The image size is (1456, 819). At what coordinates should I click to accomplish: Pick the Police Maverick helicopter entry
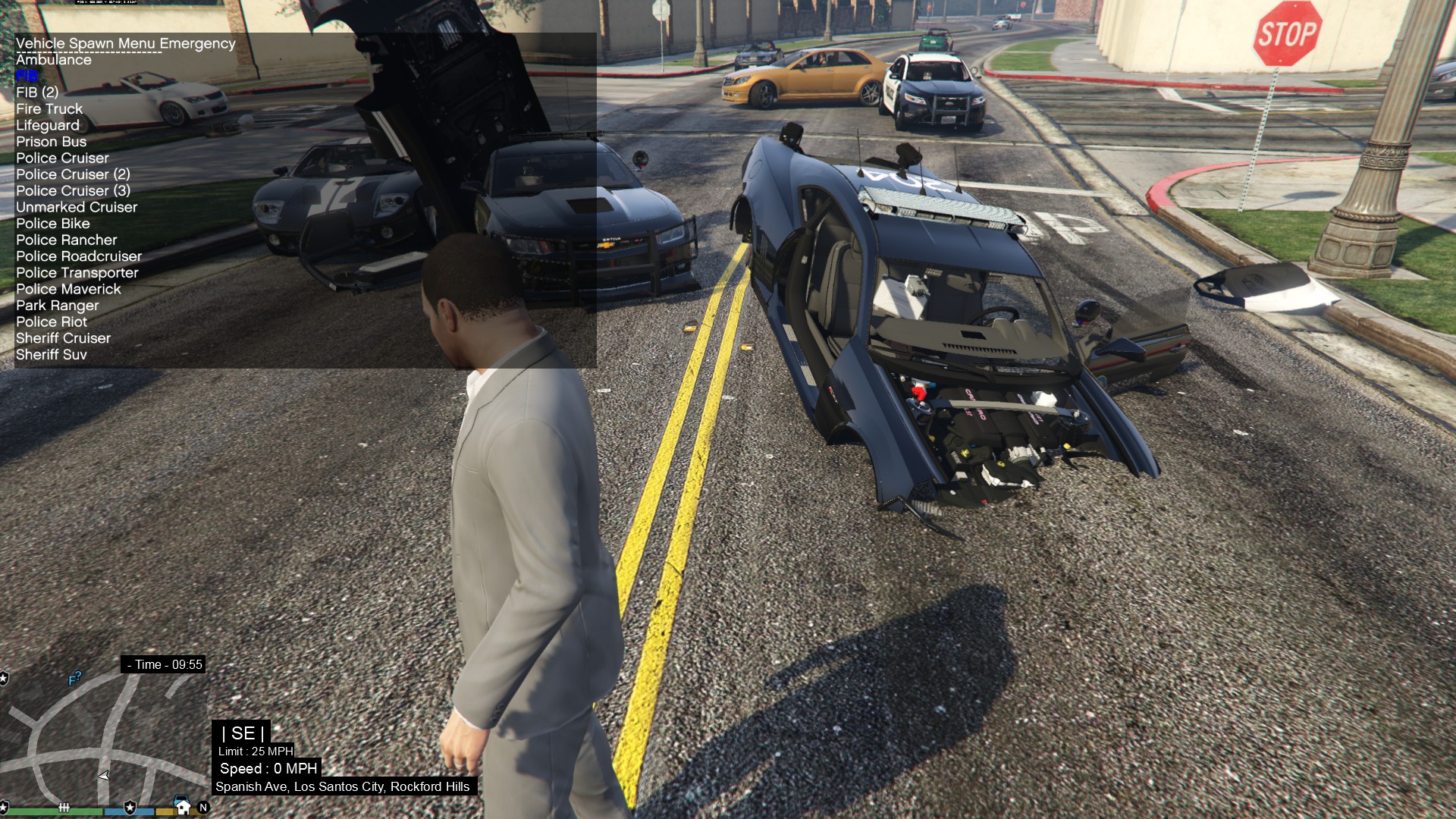click(x=68, y=289)
